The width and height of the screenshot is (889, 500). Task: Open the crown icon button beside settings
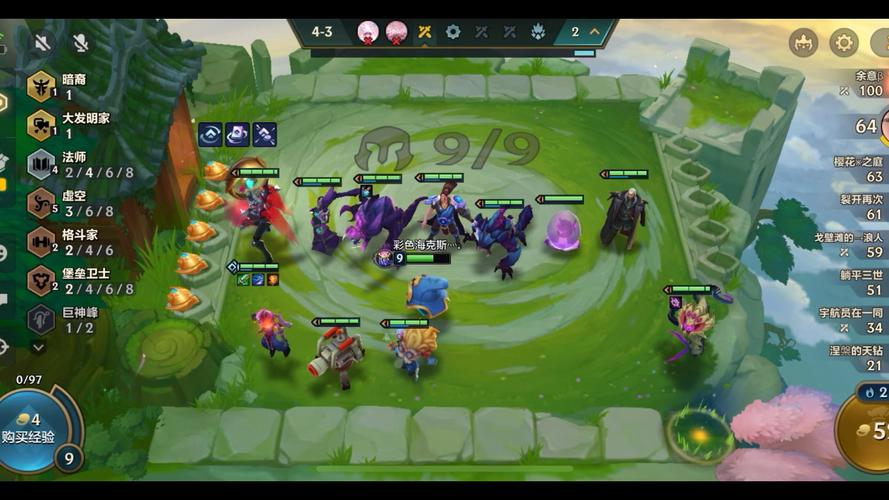[803, 42]
